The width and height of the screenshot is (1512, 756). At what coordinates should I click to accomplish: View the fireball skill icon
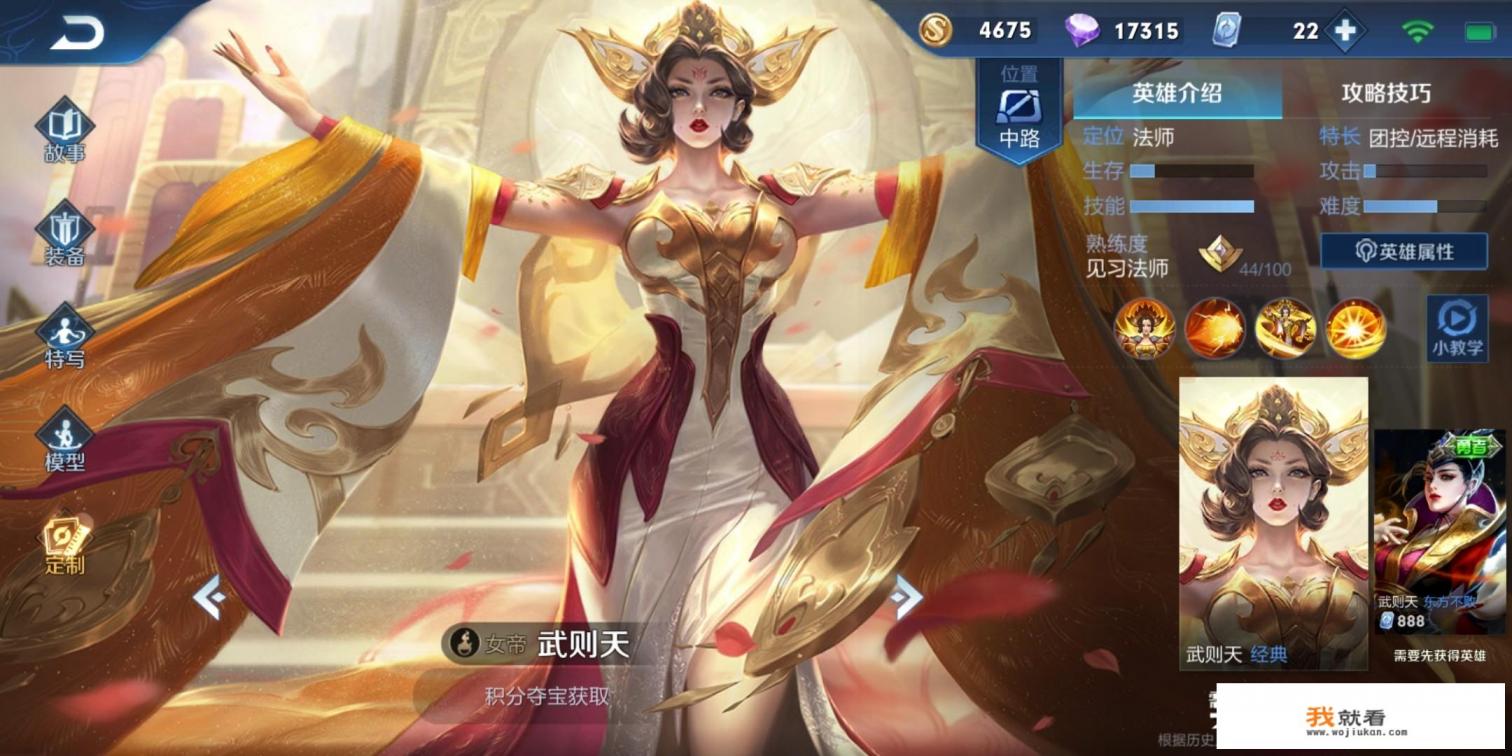pyautogui.click(x=1215, y=327)
